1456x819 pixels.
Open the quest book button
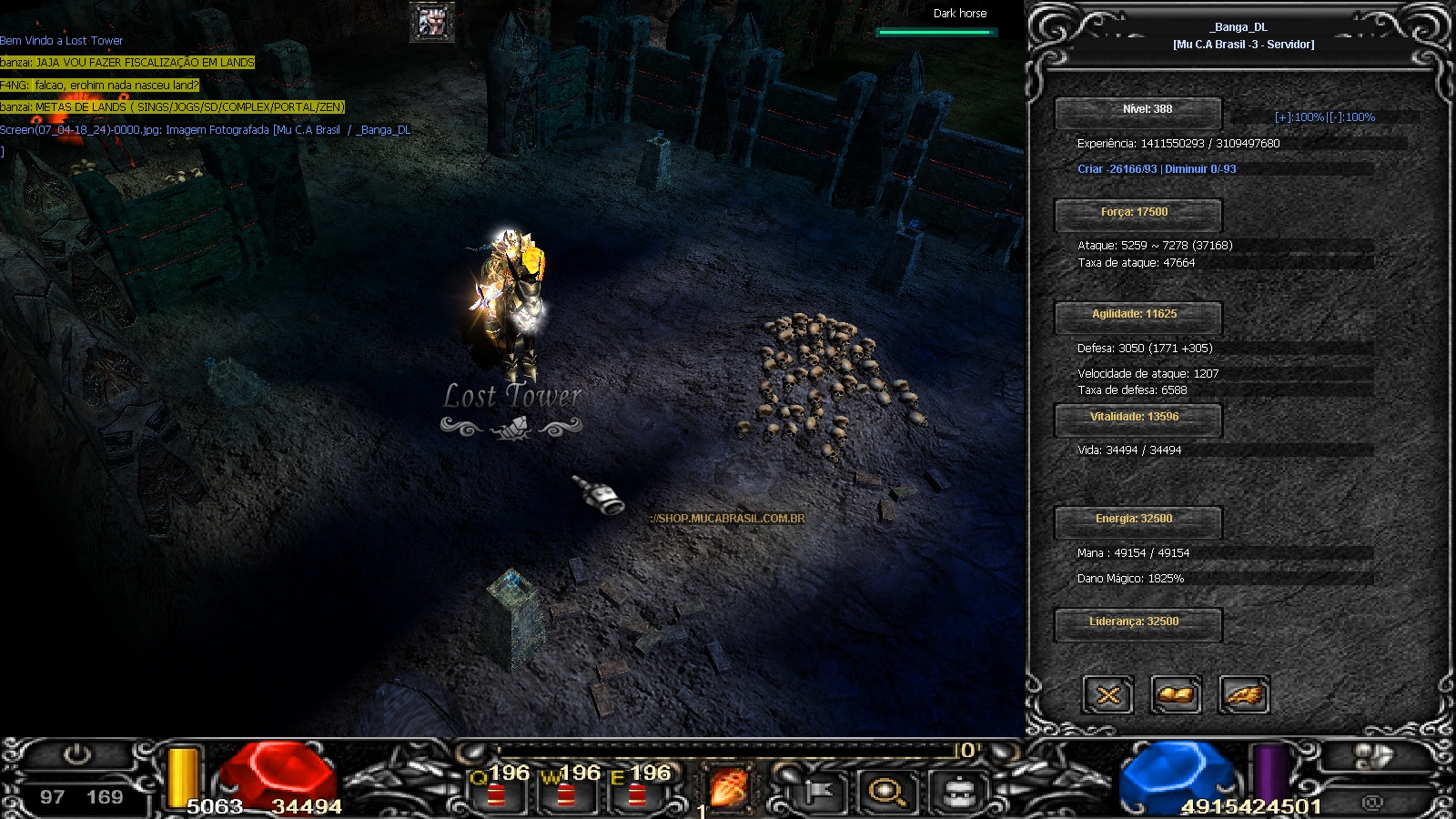coord(1176,696)
